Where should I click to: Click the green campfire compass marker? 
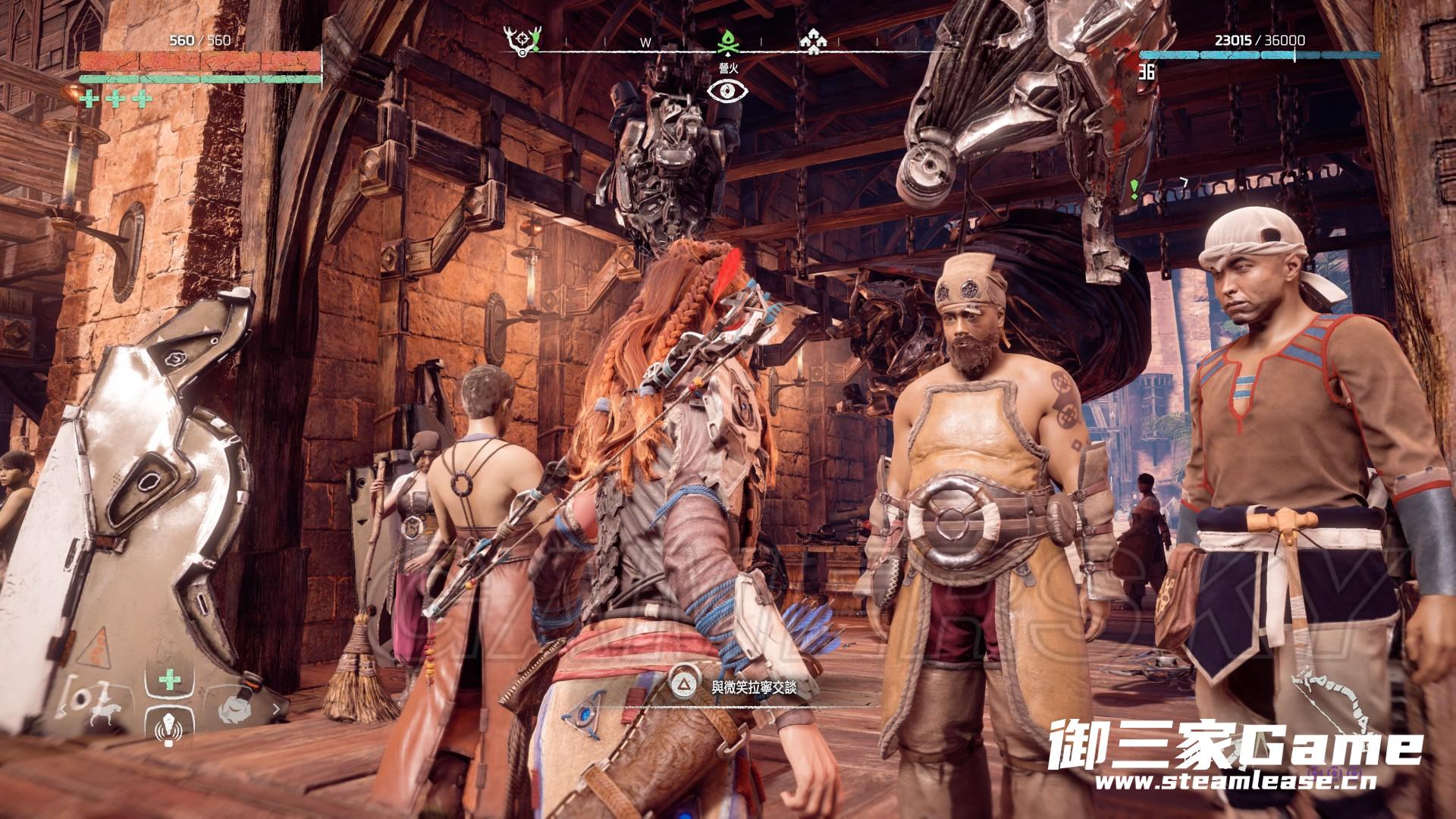pyautogui.click(x=728, y=42)
